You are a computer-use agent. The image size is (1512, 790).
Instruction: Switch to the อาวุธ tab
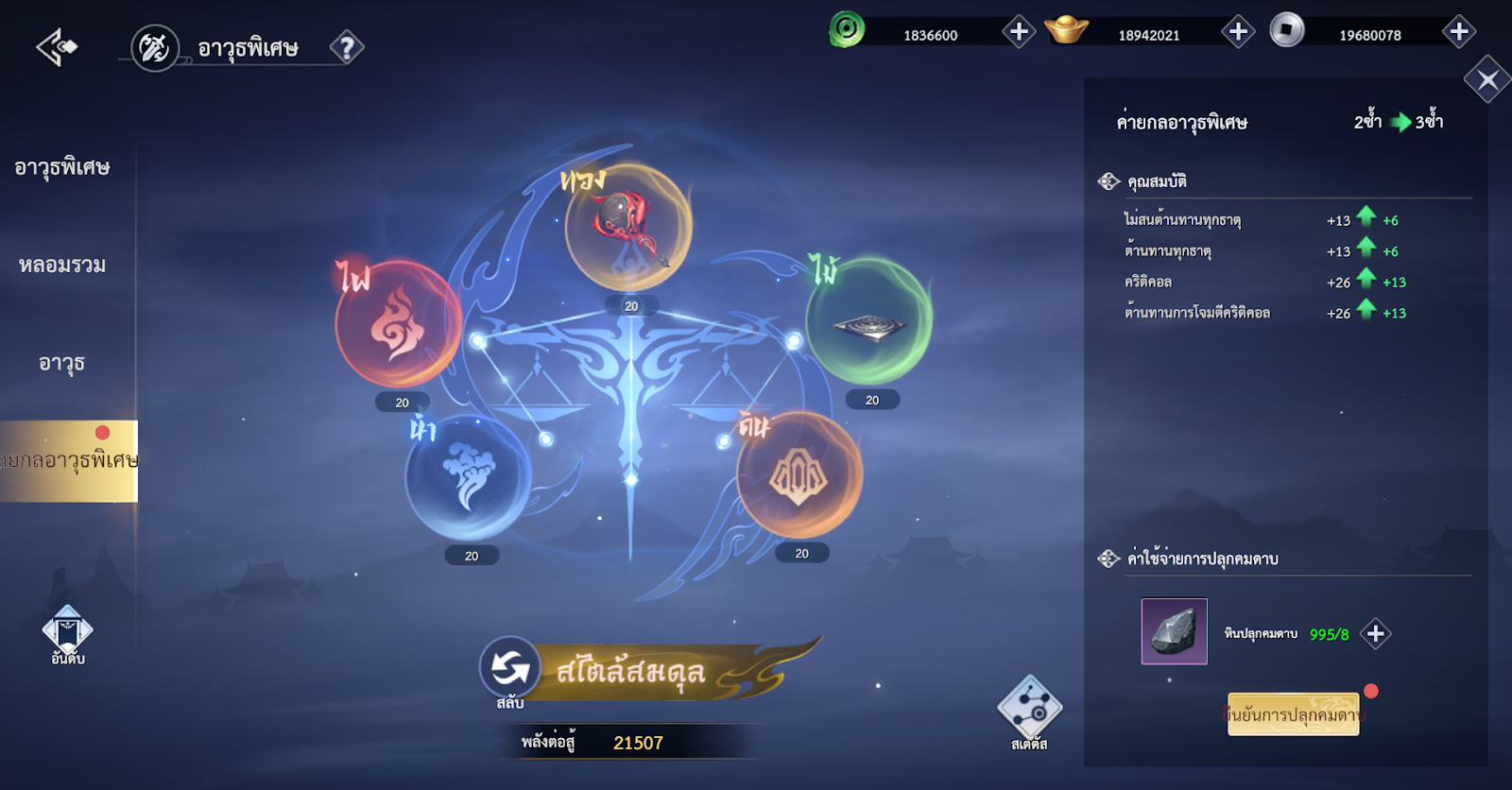[62, 363]
